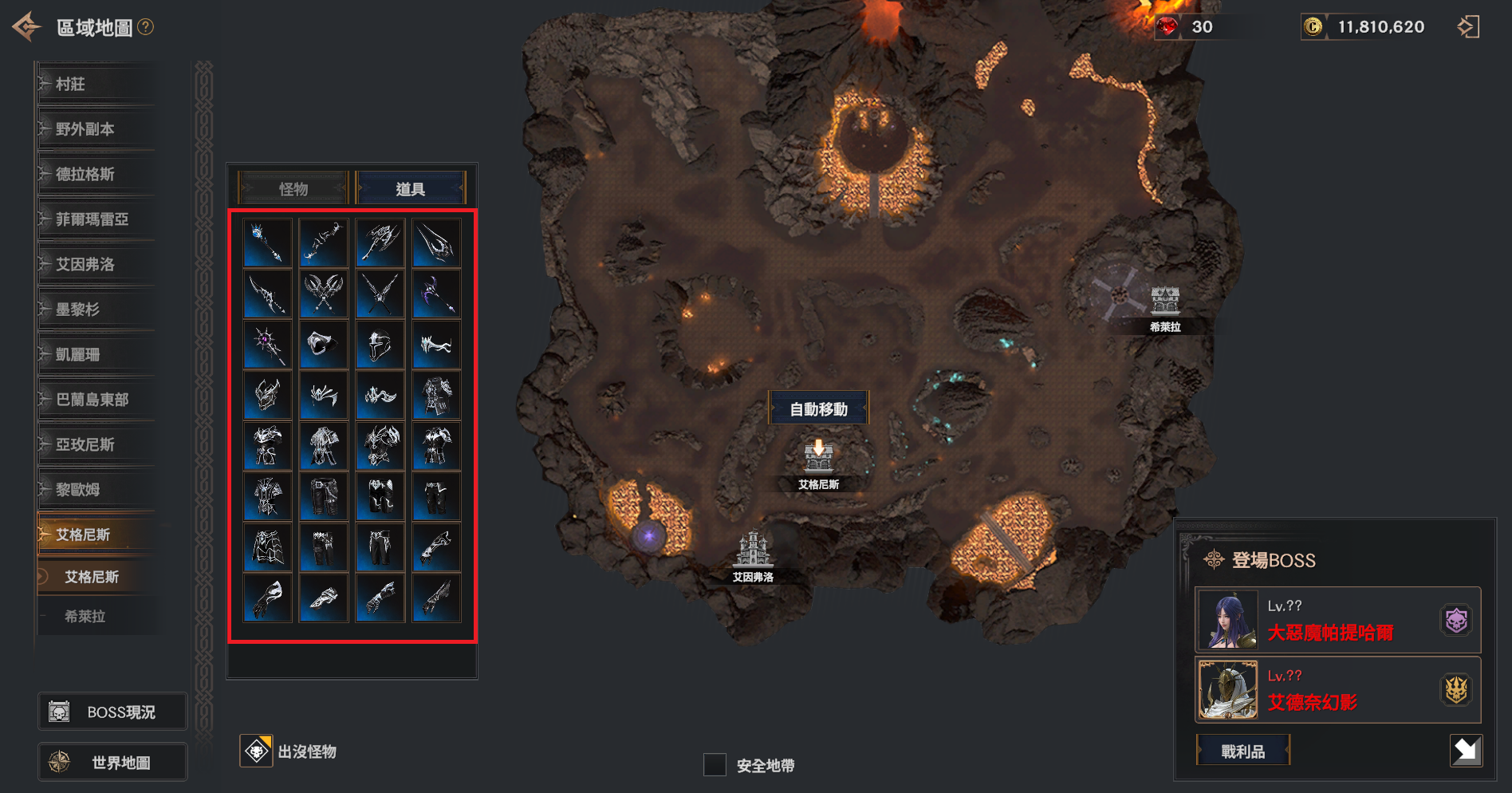Screen dimensions: 1512x793
Task: Open the 德拉格斯 region entry
Action: [x=96, y=174]
